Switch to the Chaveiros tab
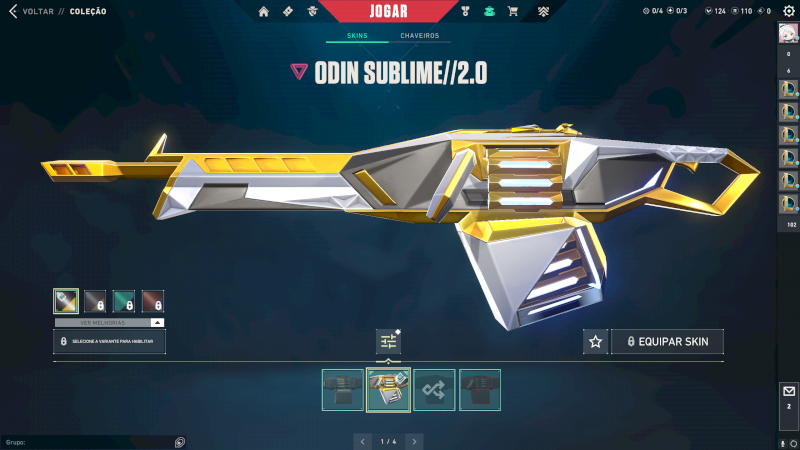 point(419,36)
